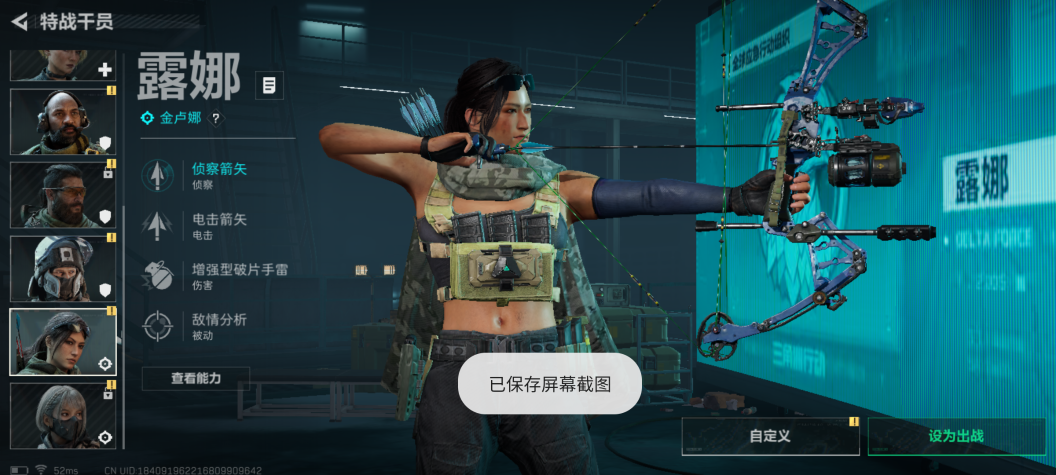Select the 电击箭矢 ability

click(x=218, y=226)
